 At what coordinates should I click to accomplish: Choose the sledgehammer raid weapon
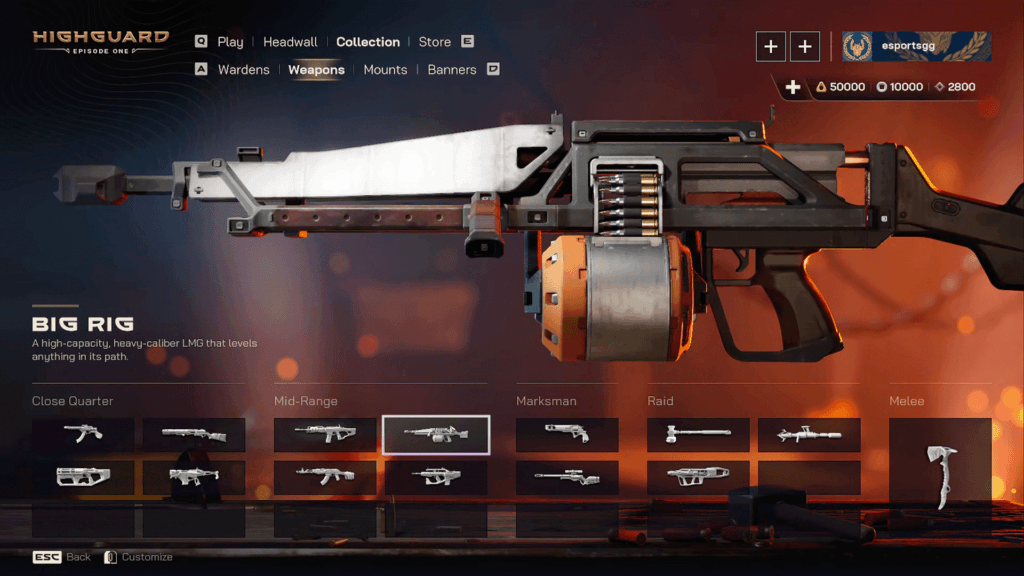[x=698, y=434]
